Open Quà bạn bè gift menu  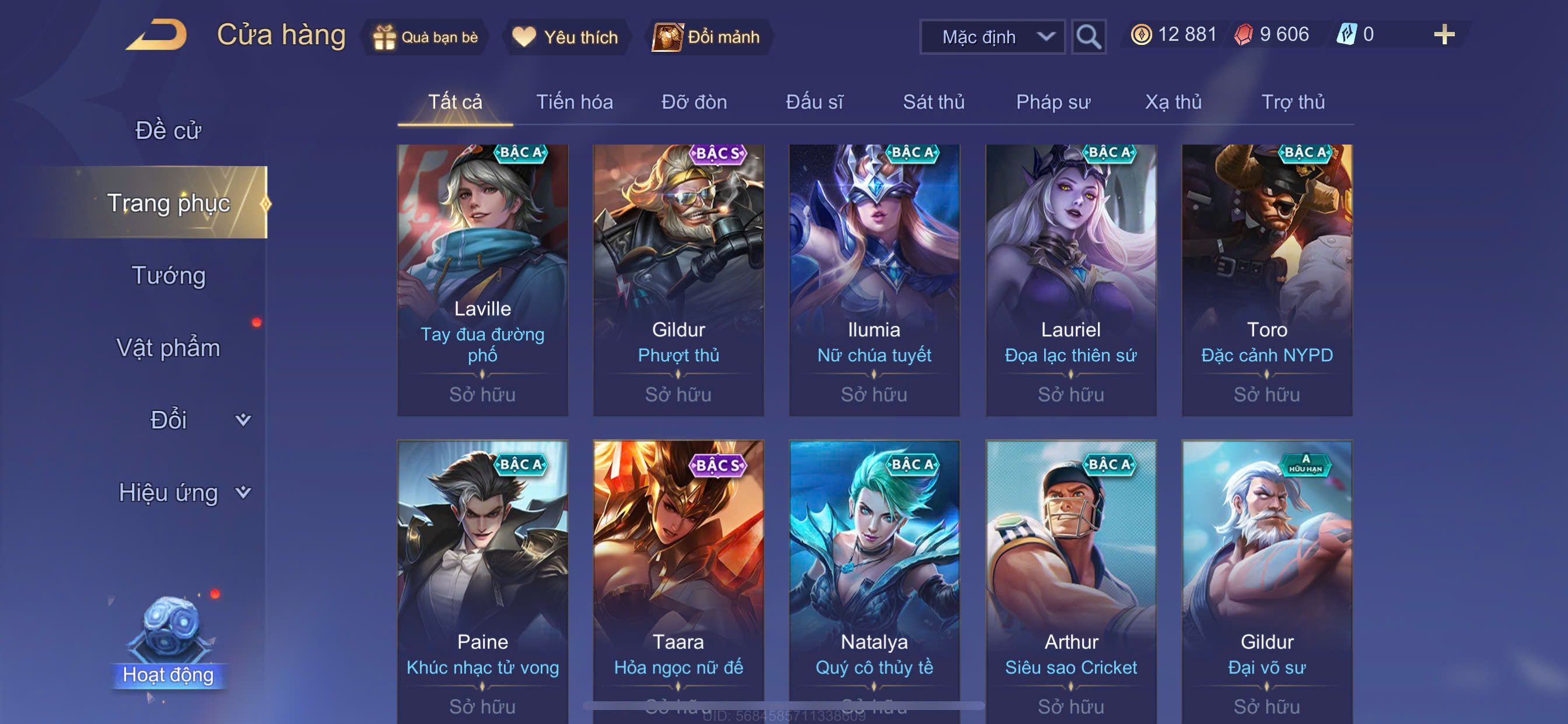click(x=426, y=37)
